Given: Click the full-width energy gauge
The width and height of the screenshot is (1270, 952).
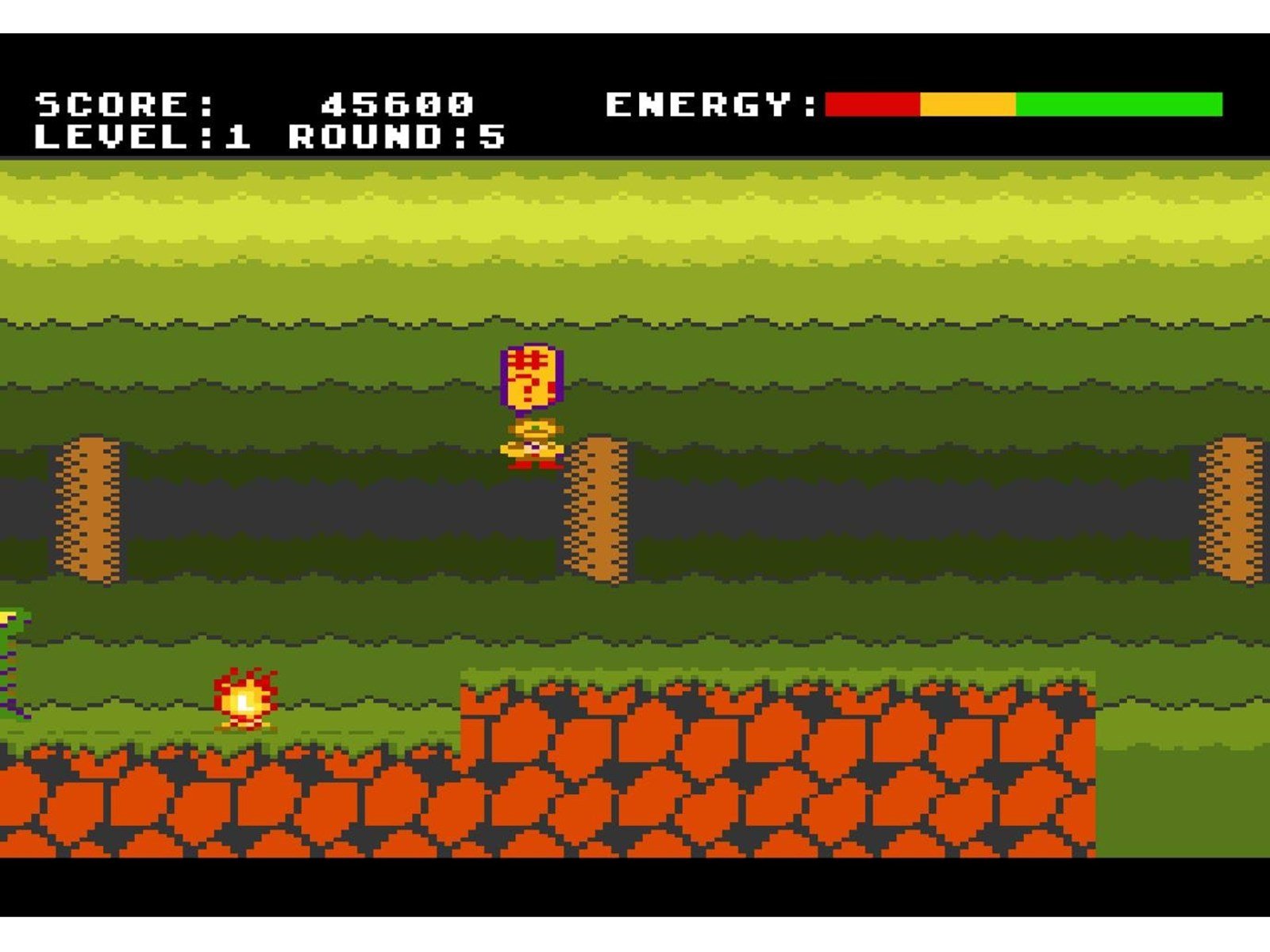Looking at the screenshot, I should [x=1024, y=103].
